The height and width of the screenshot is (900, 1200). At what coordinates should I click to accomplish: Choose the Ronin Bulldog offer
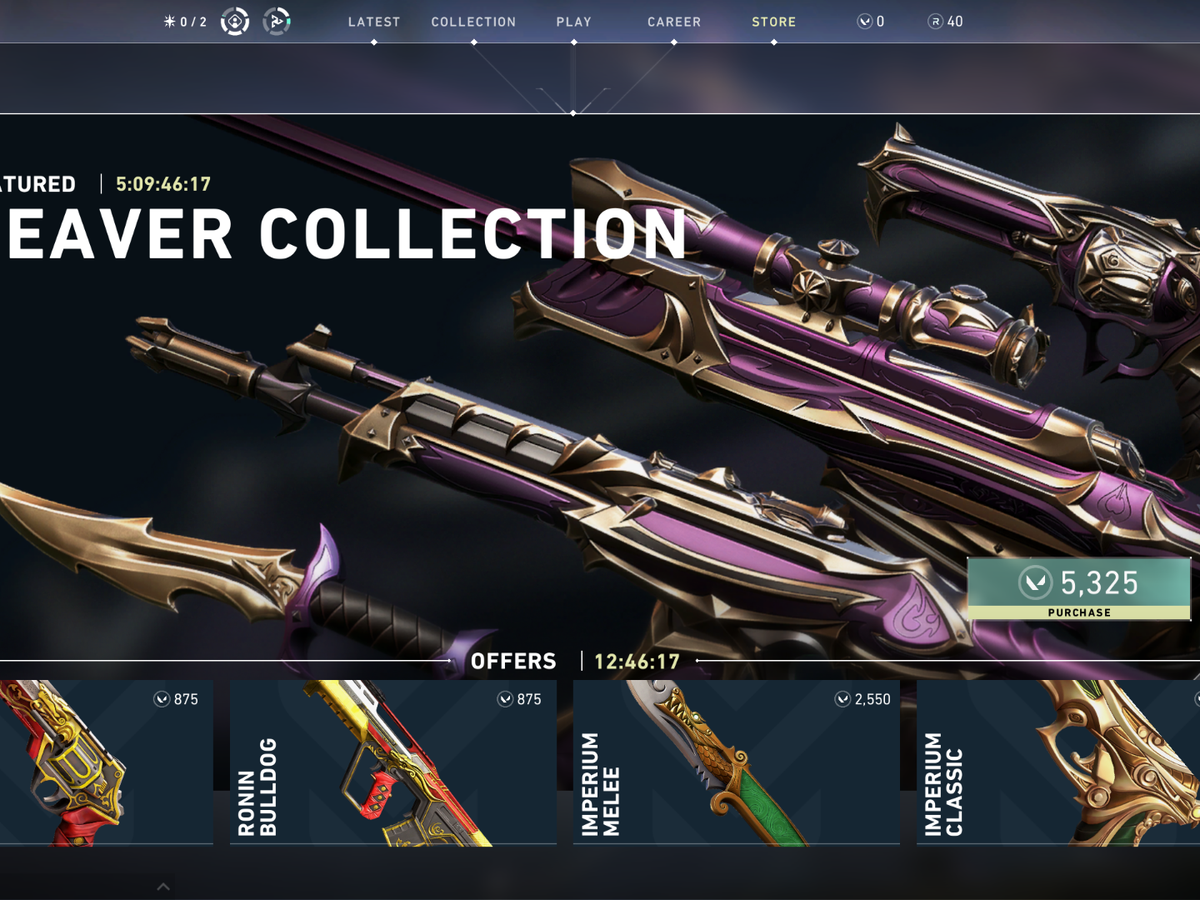coord(393,763)
